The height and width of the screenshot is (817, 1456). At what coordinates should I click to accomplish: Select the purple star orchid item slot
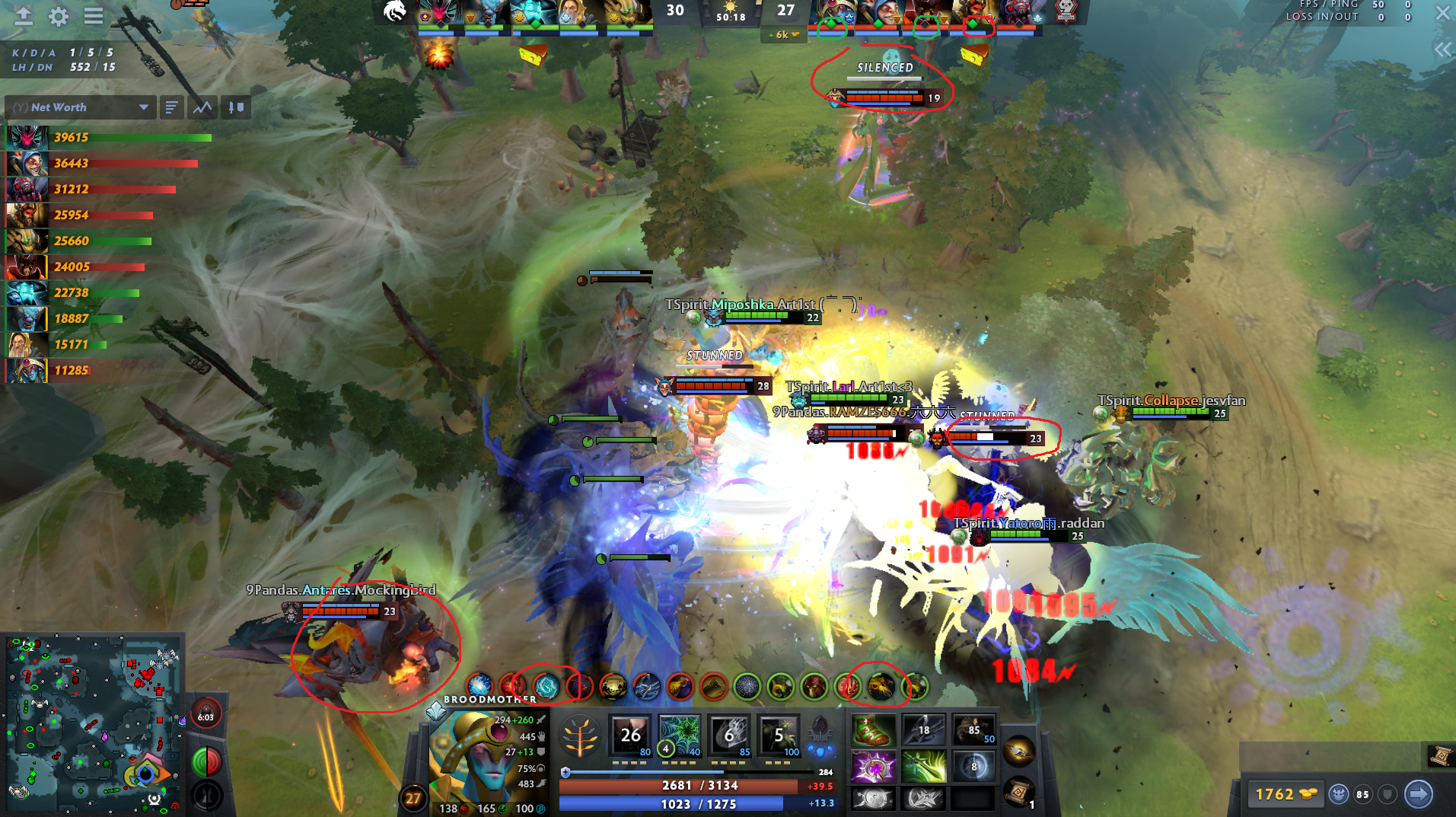click(x=874, y=765)
